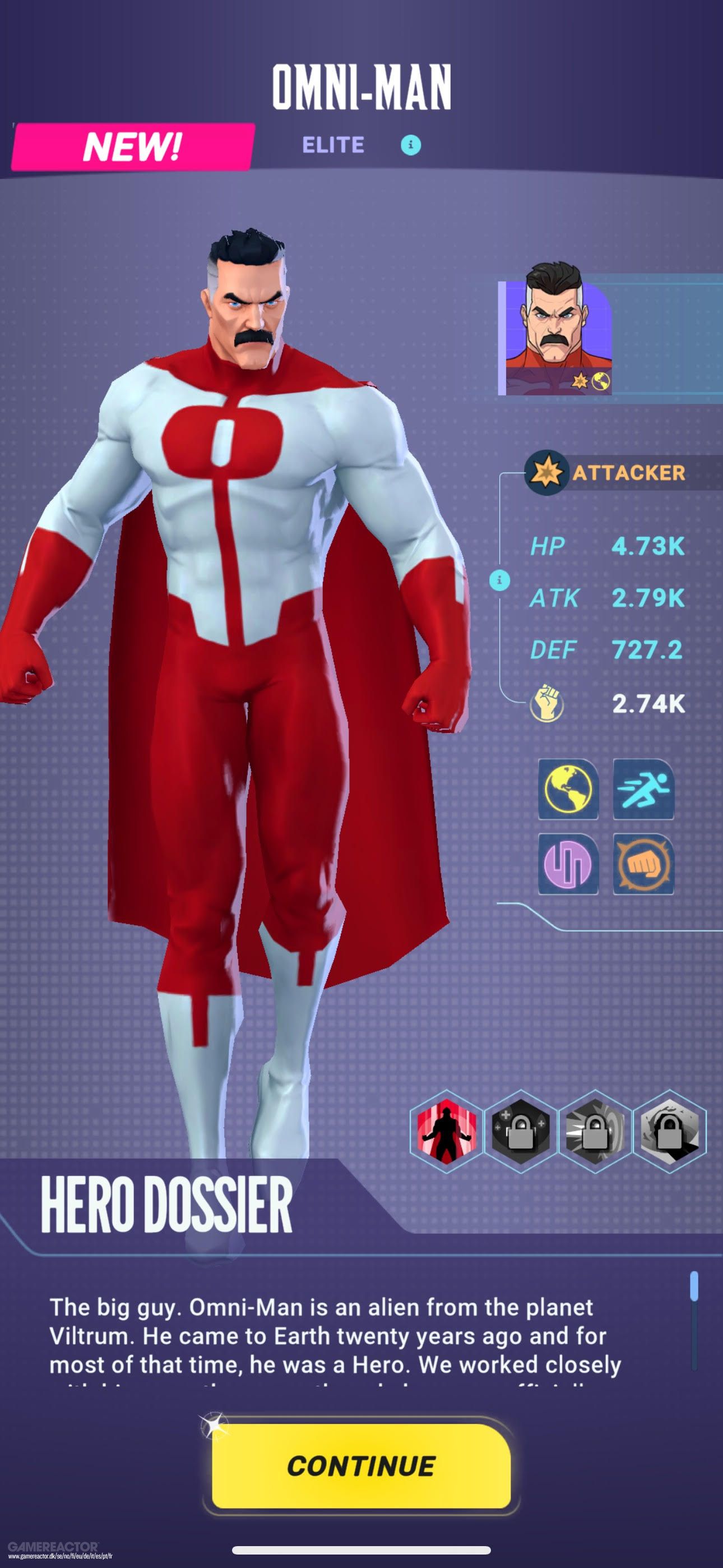This screenshot has height=1568, width=723.
Task: View the cyan running figure trait
Action: [x=643, y=790]
